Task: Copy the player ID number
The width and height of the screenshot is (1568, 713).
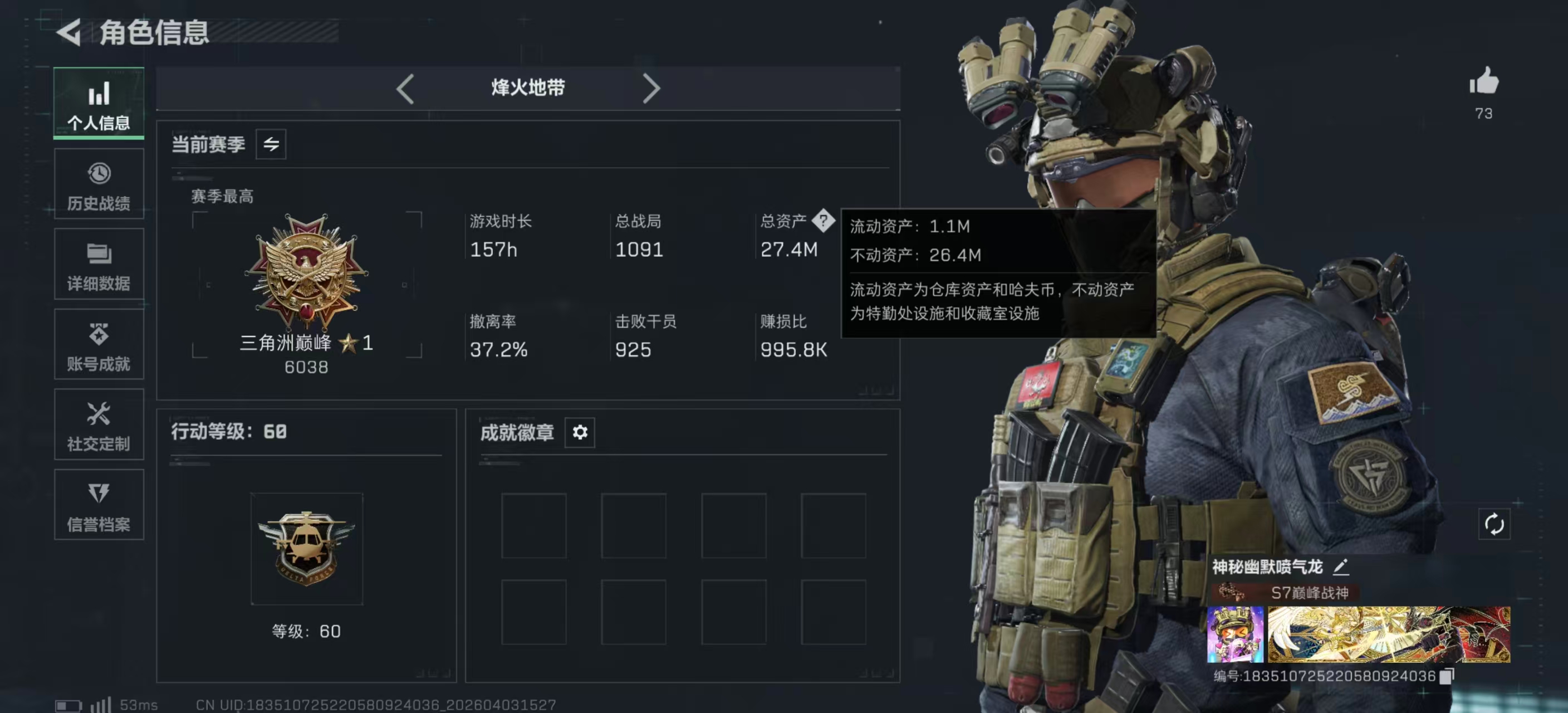Action: 1448,676
